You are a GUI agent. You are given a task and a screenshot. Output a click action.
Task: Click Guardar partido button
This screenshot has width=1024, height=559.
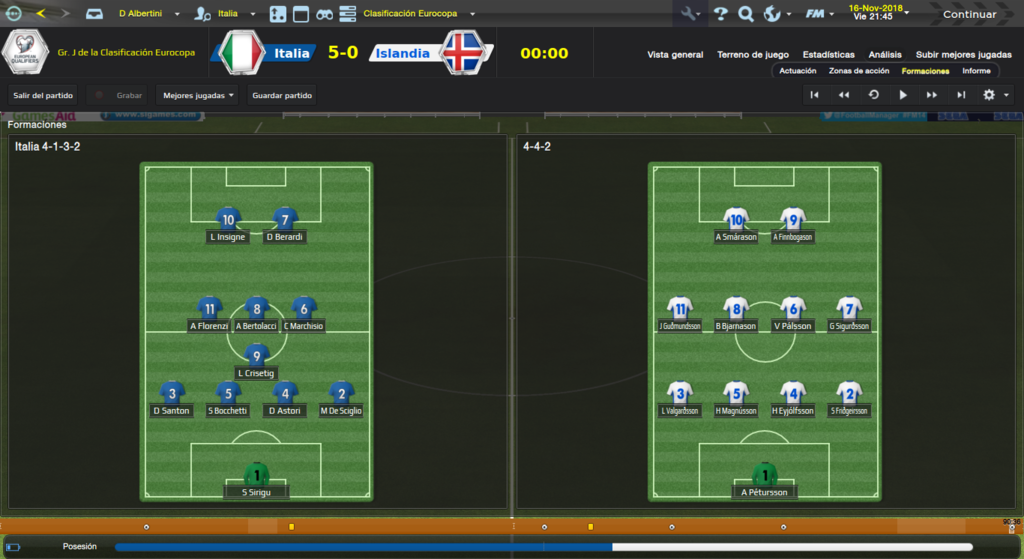(x=283, y=96)
